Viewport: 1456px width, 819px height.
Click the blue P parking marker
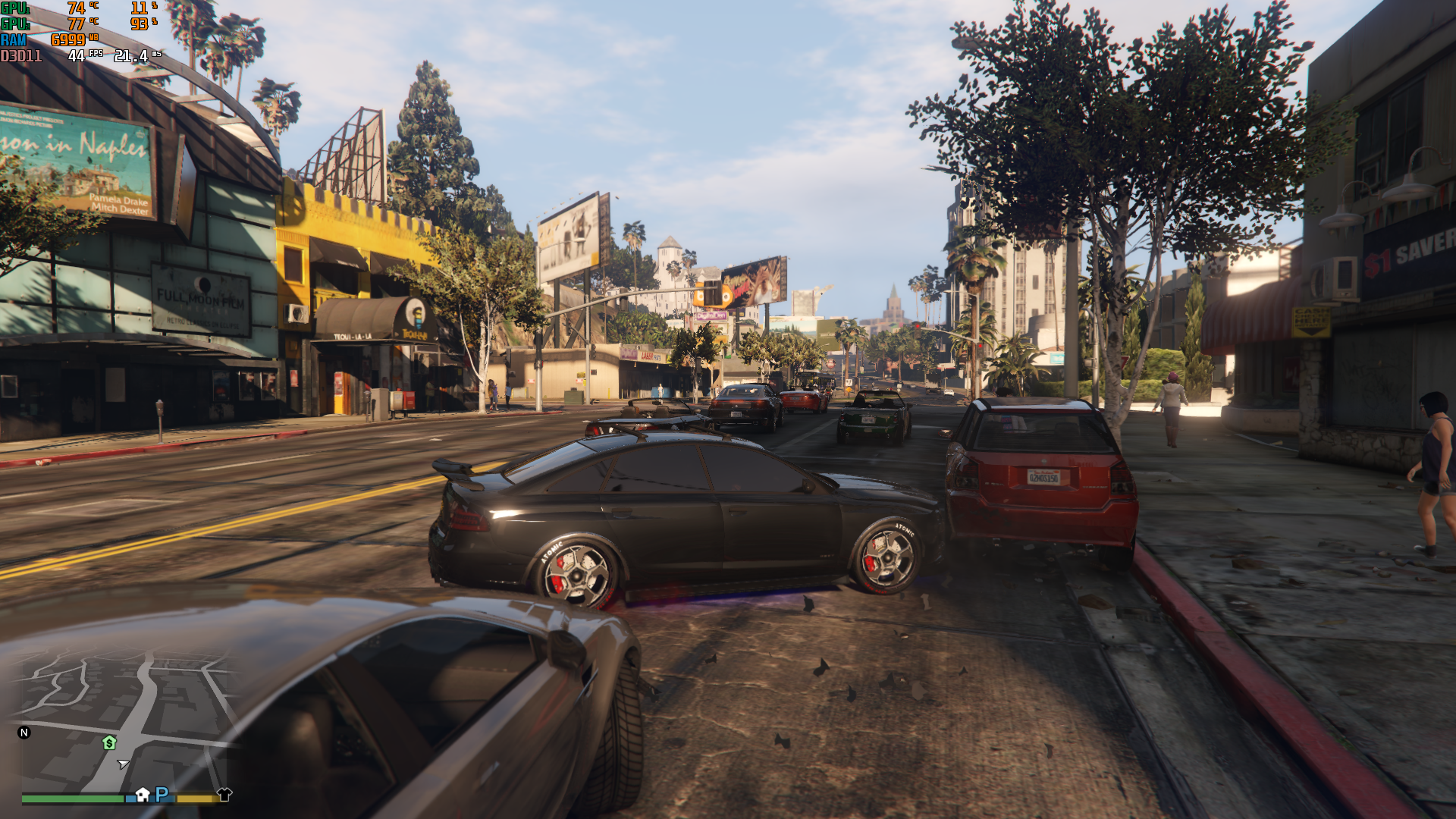[x=162, y=794]
